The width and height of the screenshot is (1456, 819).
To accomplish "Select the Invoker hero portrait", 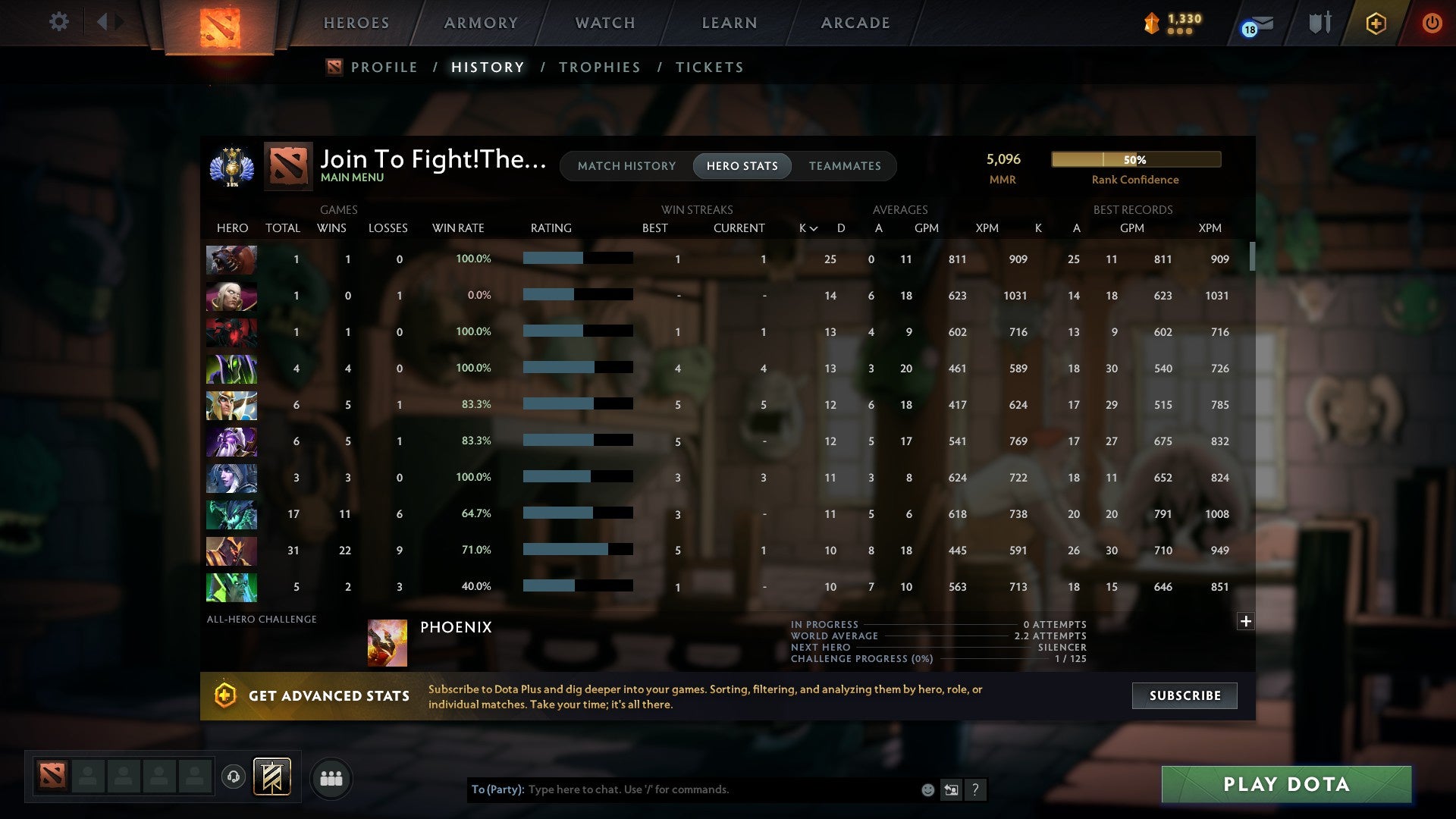I will pos(231,296).
